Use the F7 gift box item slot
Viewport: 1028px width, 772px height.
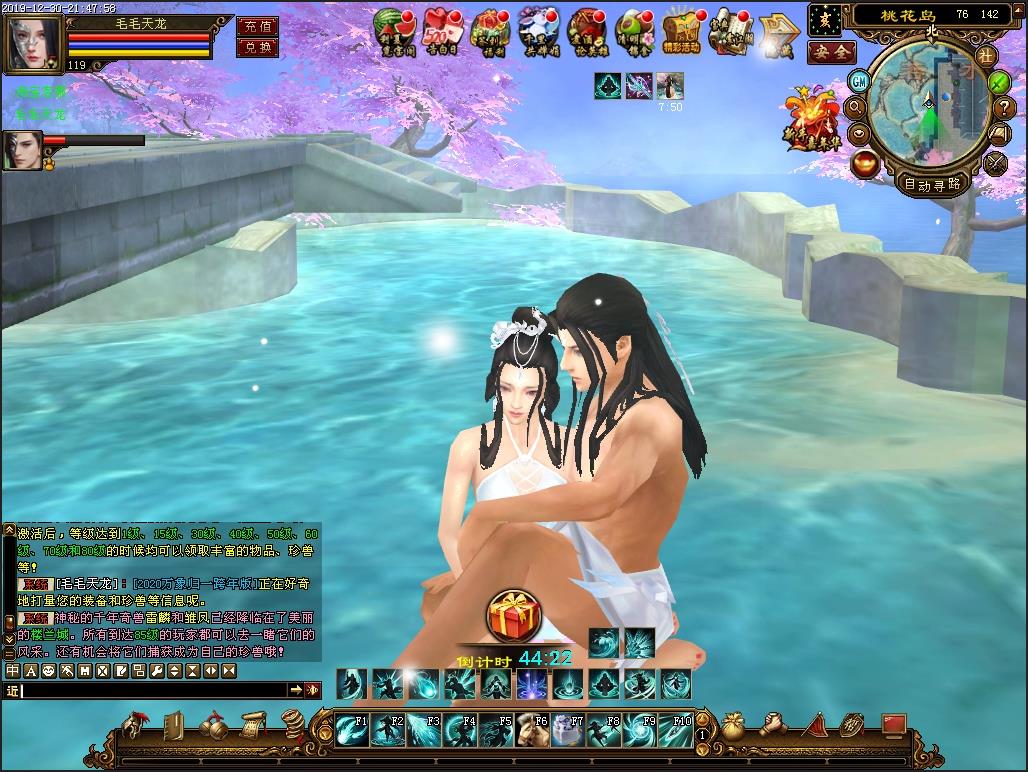click(568, 730)
